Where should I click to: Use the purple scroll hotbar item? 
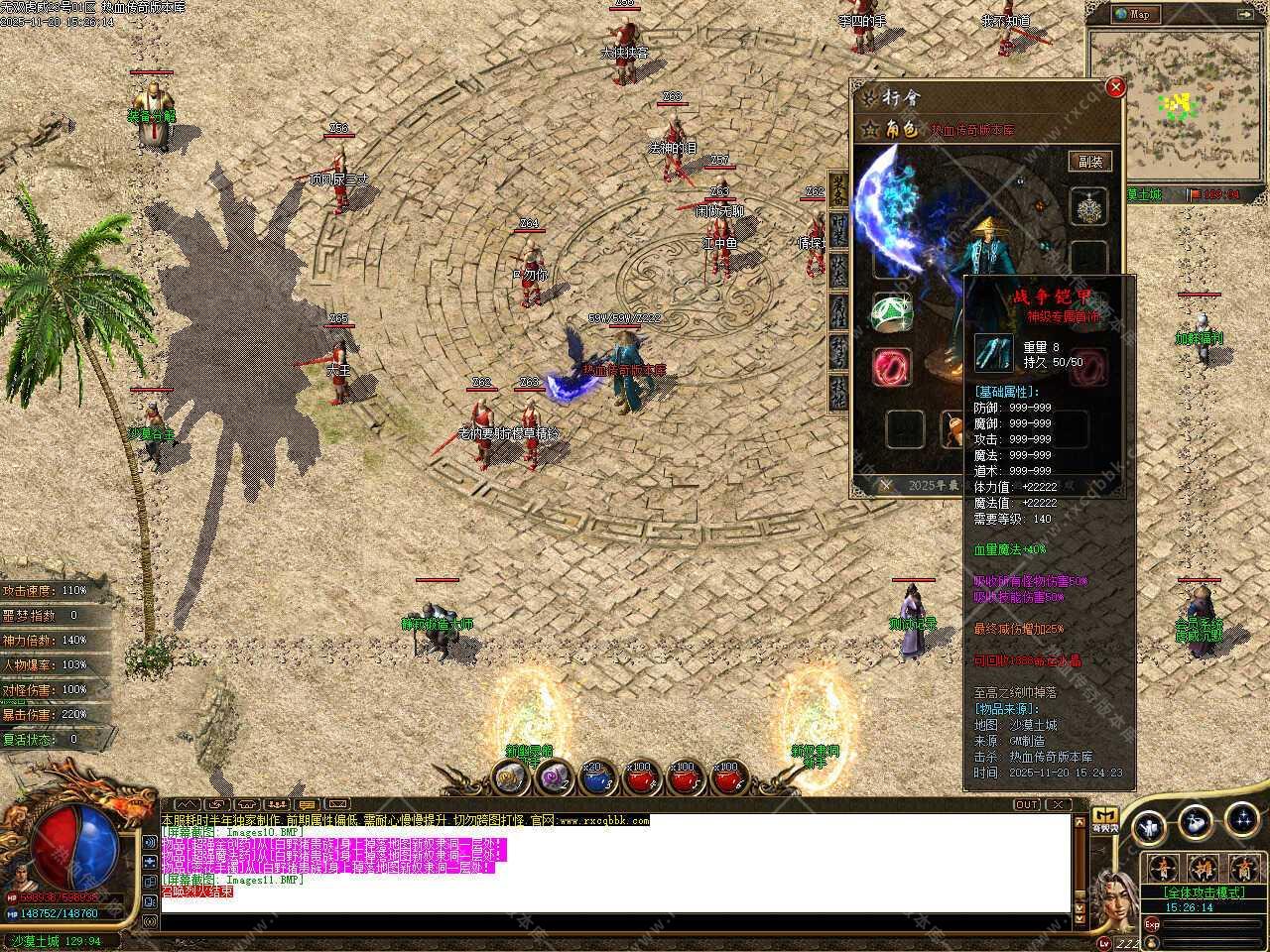point(553,778)
